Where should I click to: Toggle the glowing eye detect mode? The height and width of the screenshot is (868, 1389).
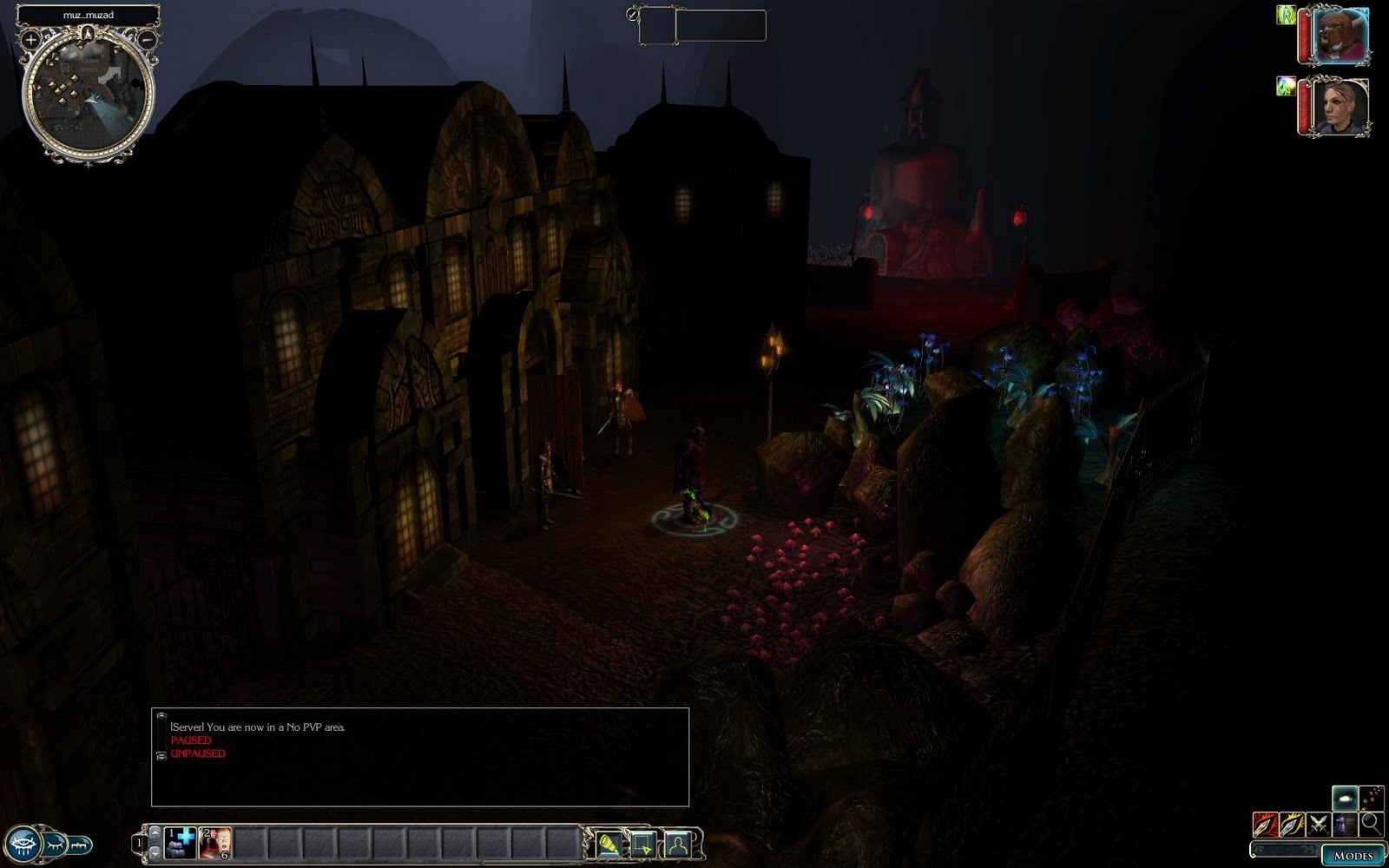(1345, 798)
